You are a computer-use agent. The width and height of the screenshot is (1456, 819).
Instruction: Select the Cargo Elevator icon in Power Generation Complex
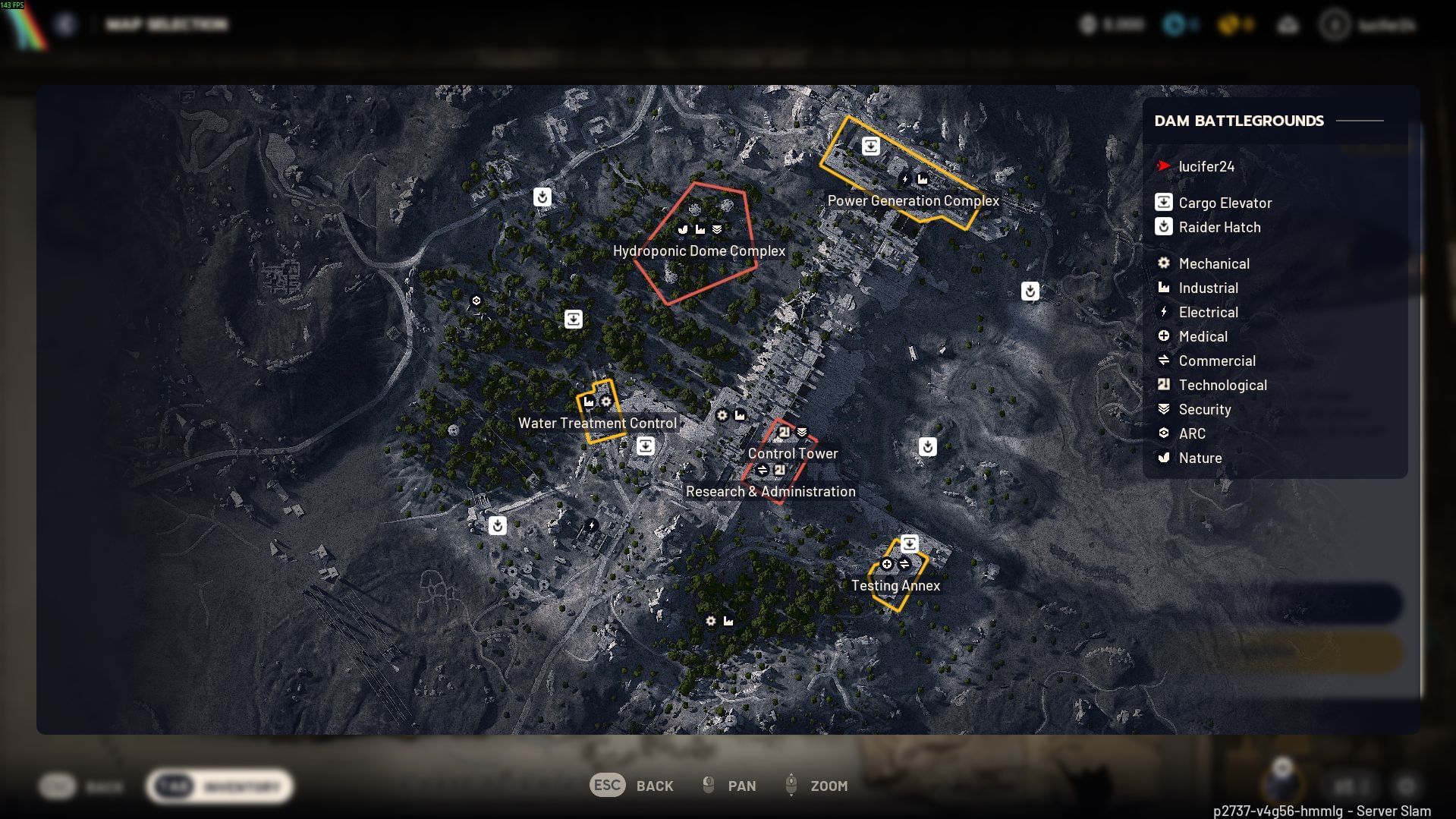pos(870,146)
